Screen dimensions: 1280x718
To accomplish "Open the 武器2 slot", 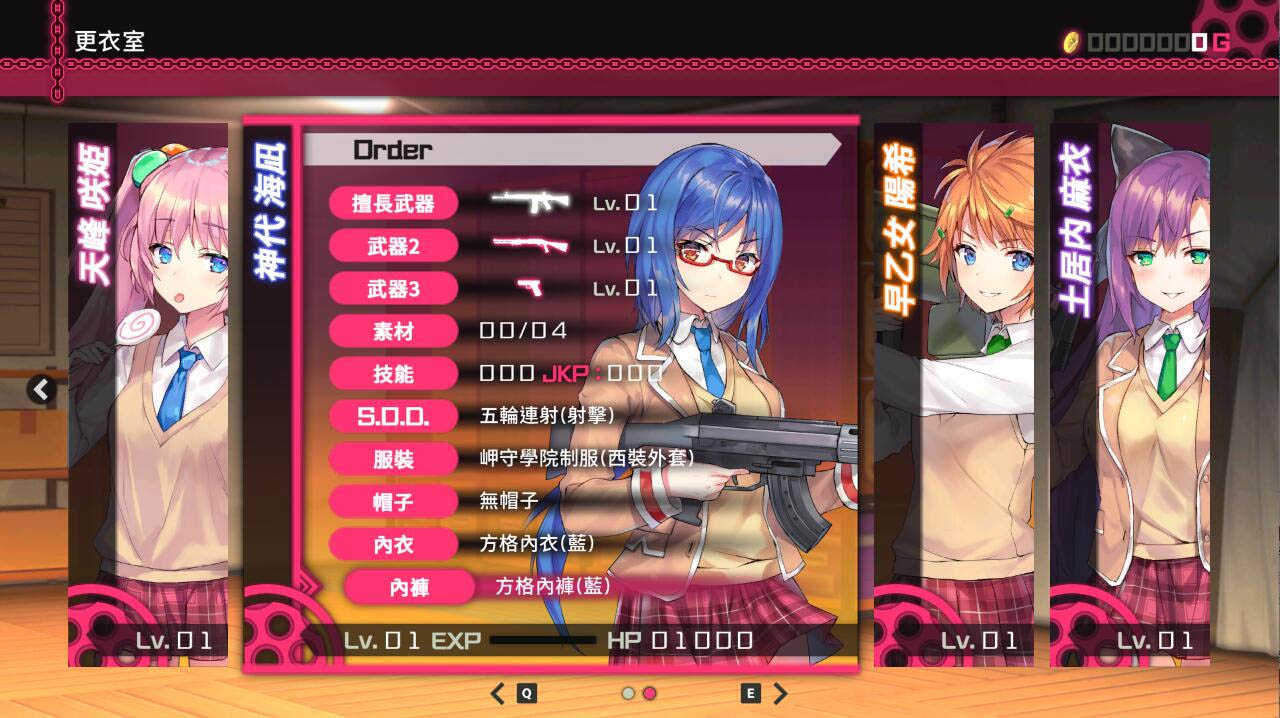I will [394, 246].
